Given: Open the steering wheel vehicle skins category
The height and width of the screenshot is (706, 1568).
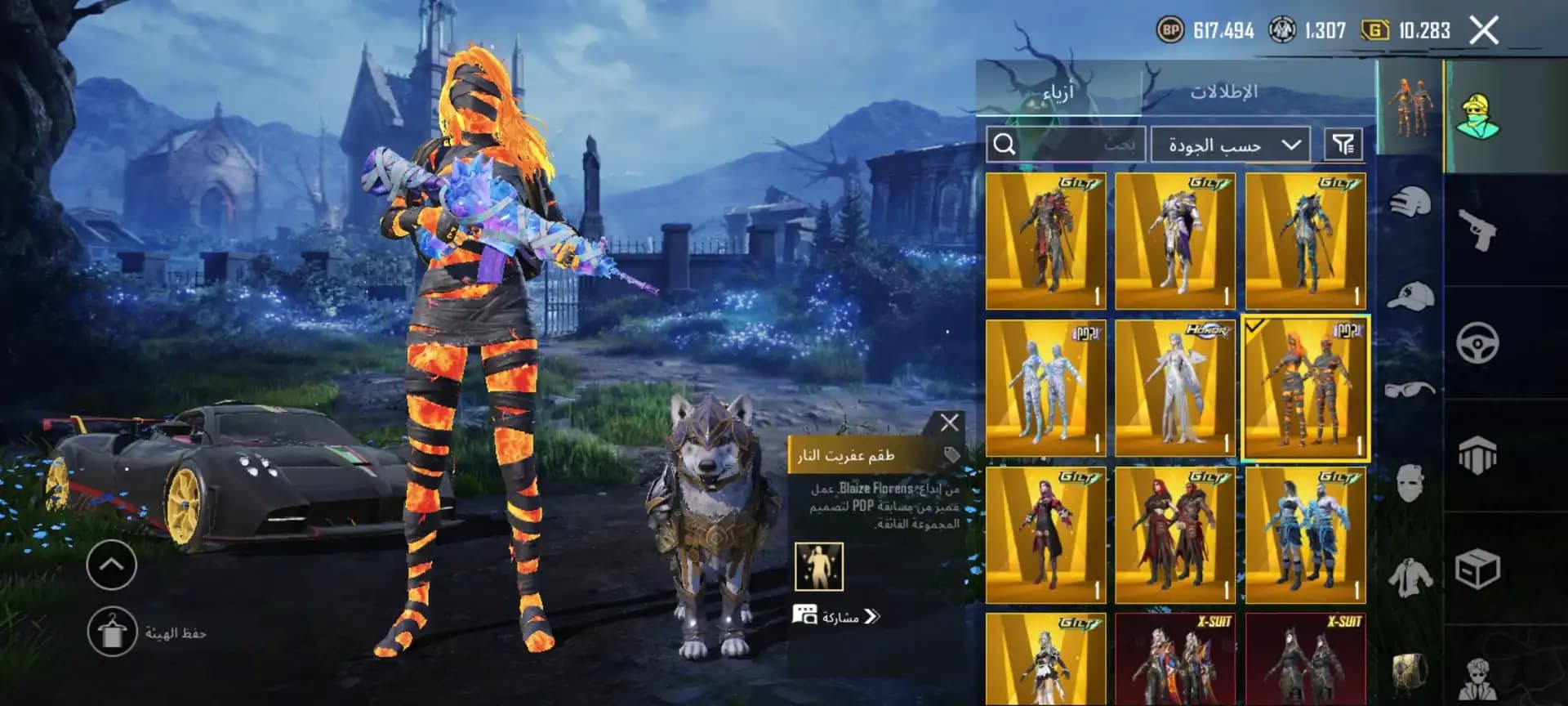Looking at the screenshot, I should (1478, 343).
